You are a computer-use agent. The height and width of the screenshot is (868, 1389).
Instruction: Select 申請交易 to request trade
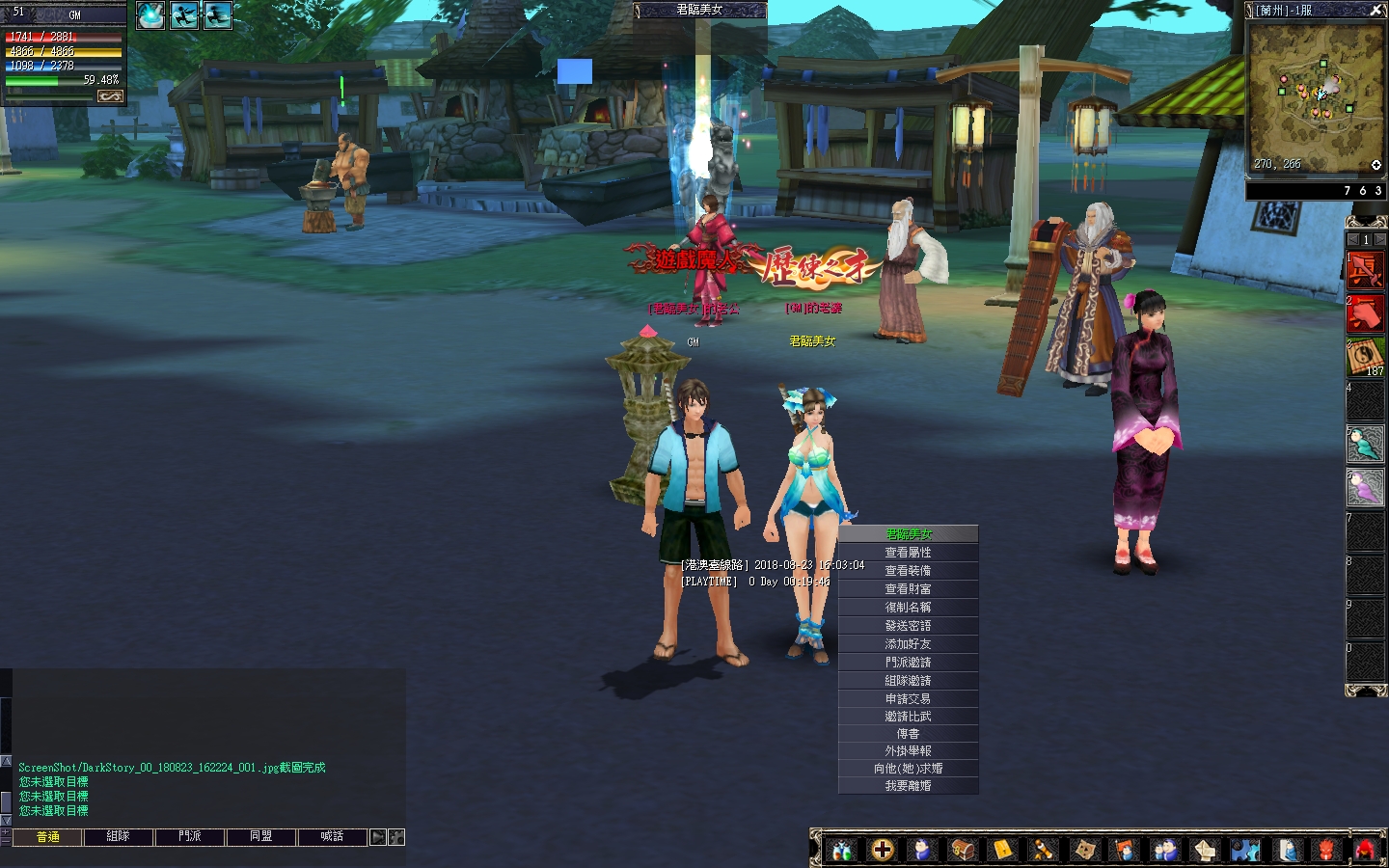point(908,699)
